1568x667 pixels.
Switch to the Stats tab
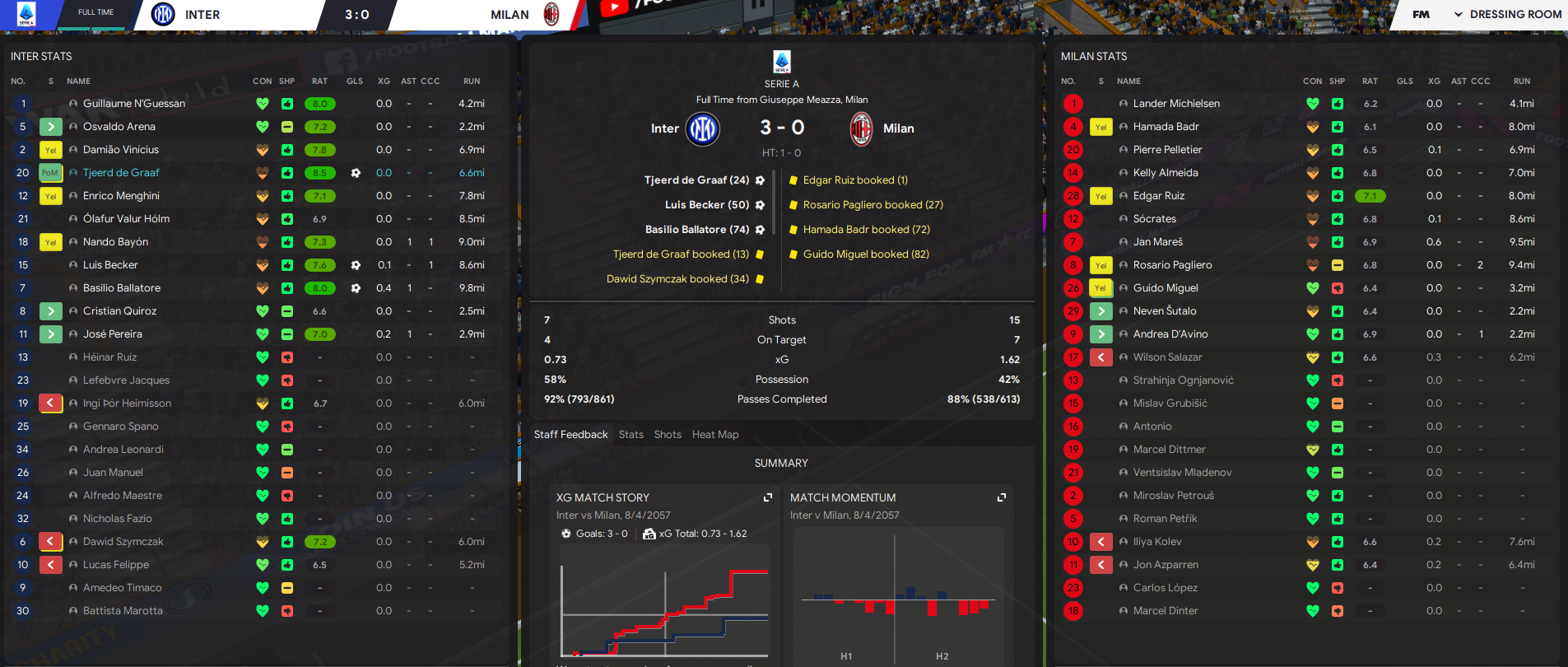click(631, 435)
